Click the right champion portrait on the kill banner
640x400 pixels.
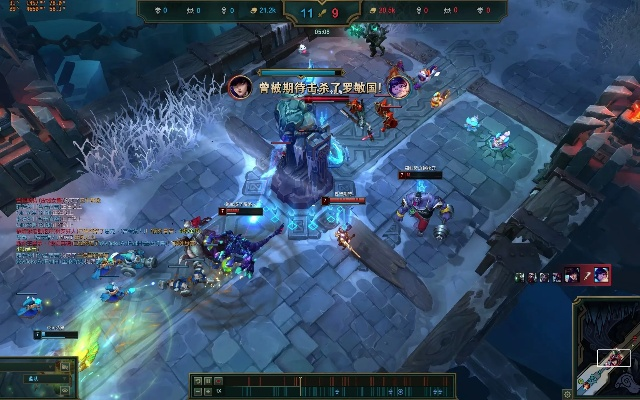(398, 87)
